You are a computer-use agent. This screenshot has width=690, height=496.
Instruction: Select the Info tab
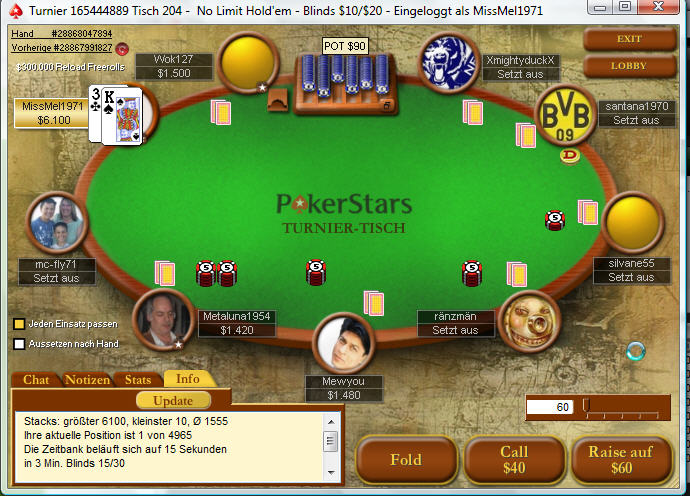pyautogui.click(x=187, y=379)
